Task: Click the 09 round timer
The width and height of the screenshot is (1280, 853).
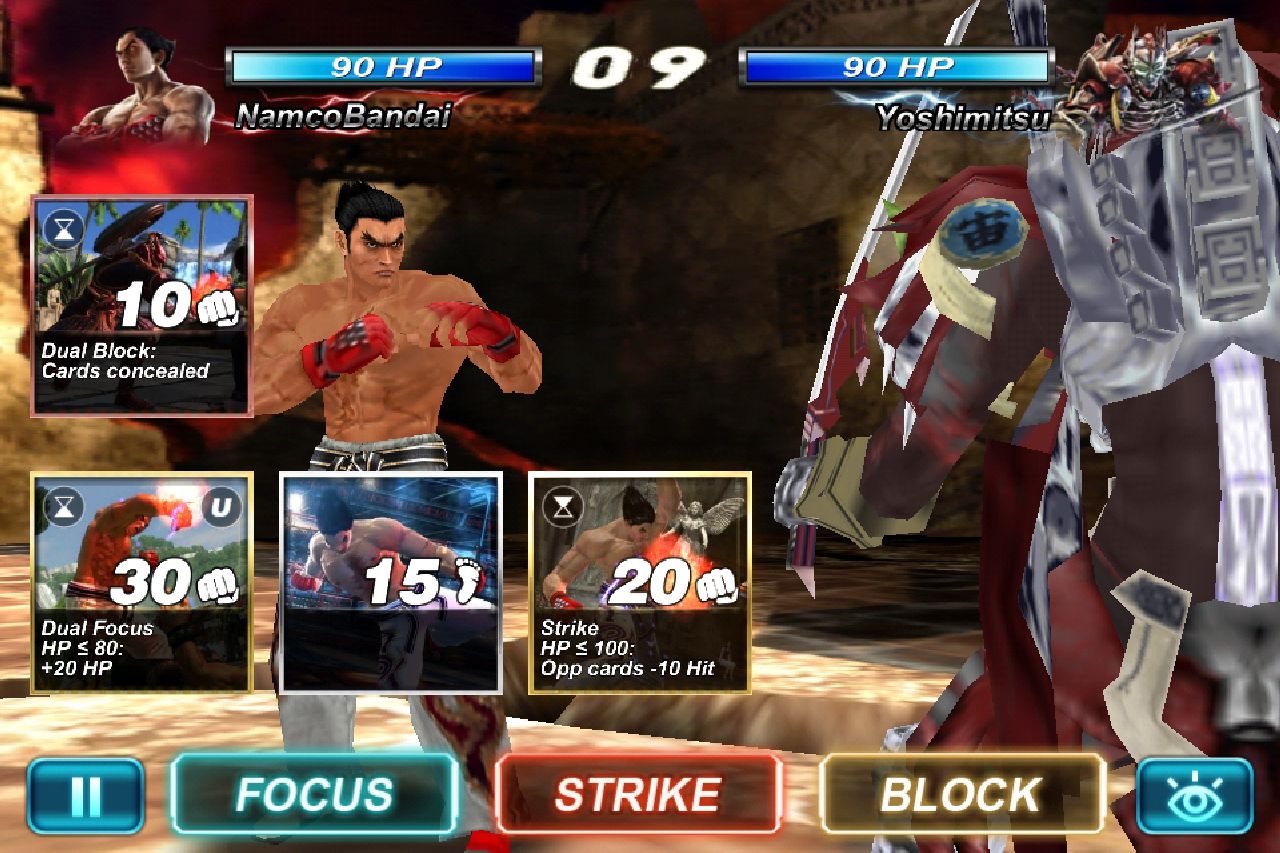Action: click(x=640, y=67)
